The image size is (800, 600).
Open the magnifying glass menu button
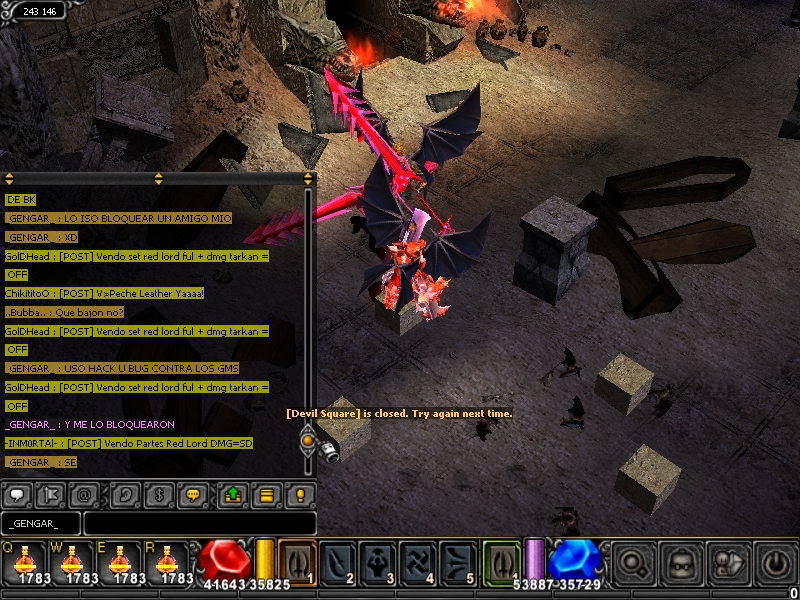tap(633, 562)
